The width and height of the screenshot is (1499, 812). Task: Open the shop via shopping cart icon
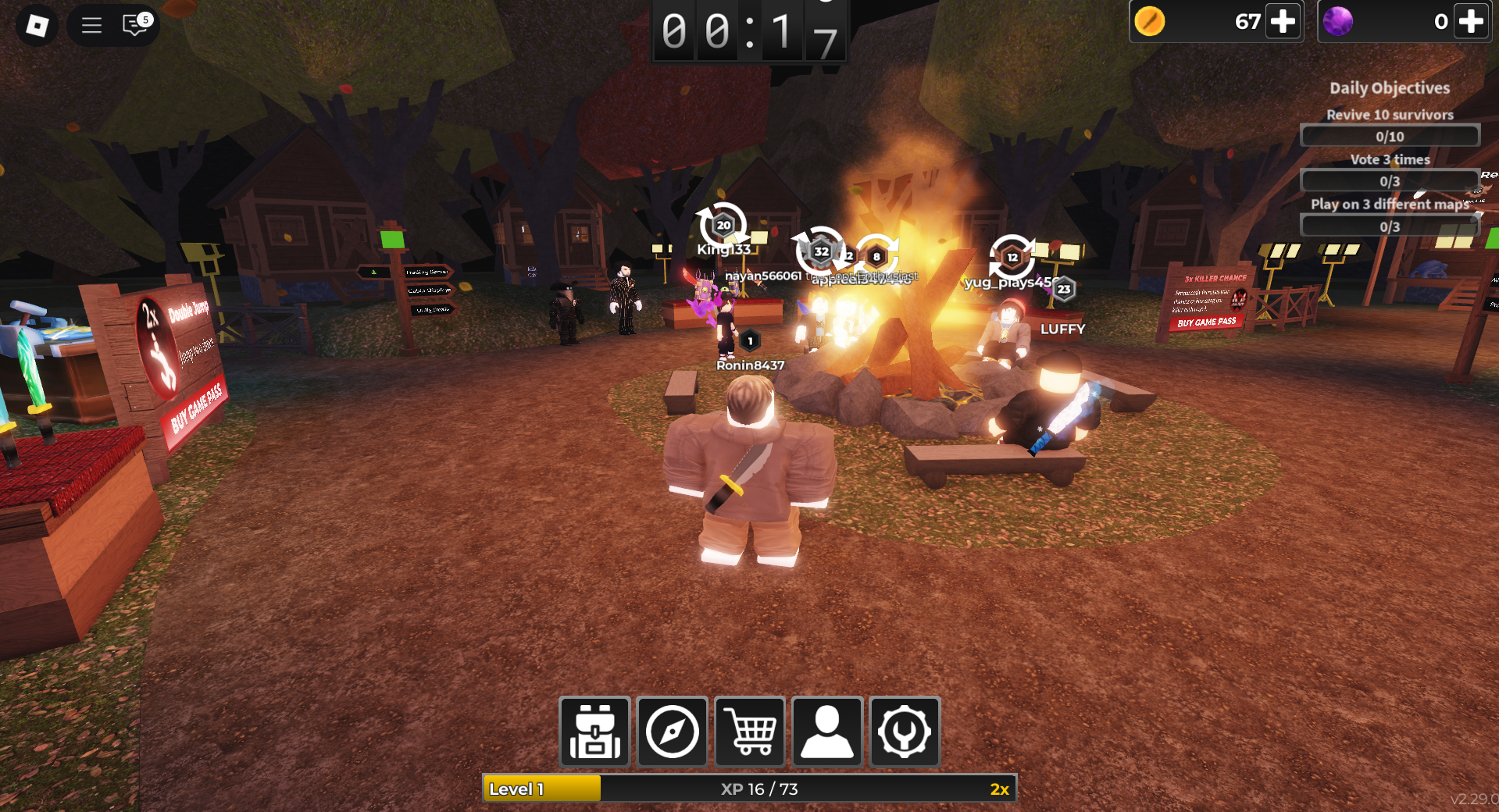[749, 732]
